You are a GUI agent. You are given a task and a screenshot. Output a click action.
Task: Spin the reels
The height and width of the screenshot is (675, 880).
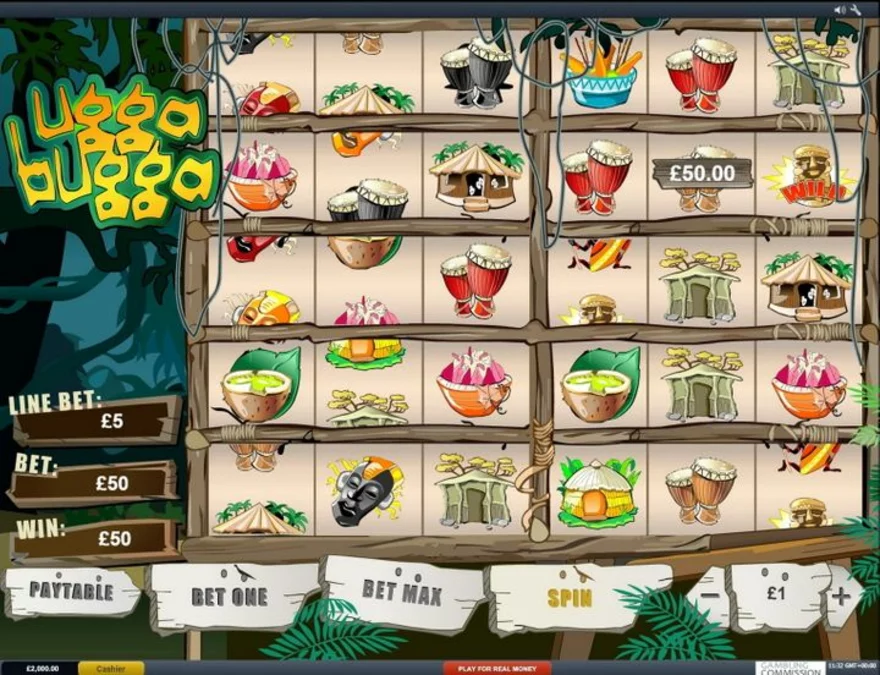[x=570, y=598]
